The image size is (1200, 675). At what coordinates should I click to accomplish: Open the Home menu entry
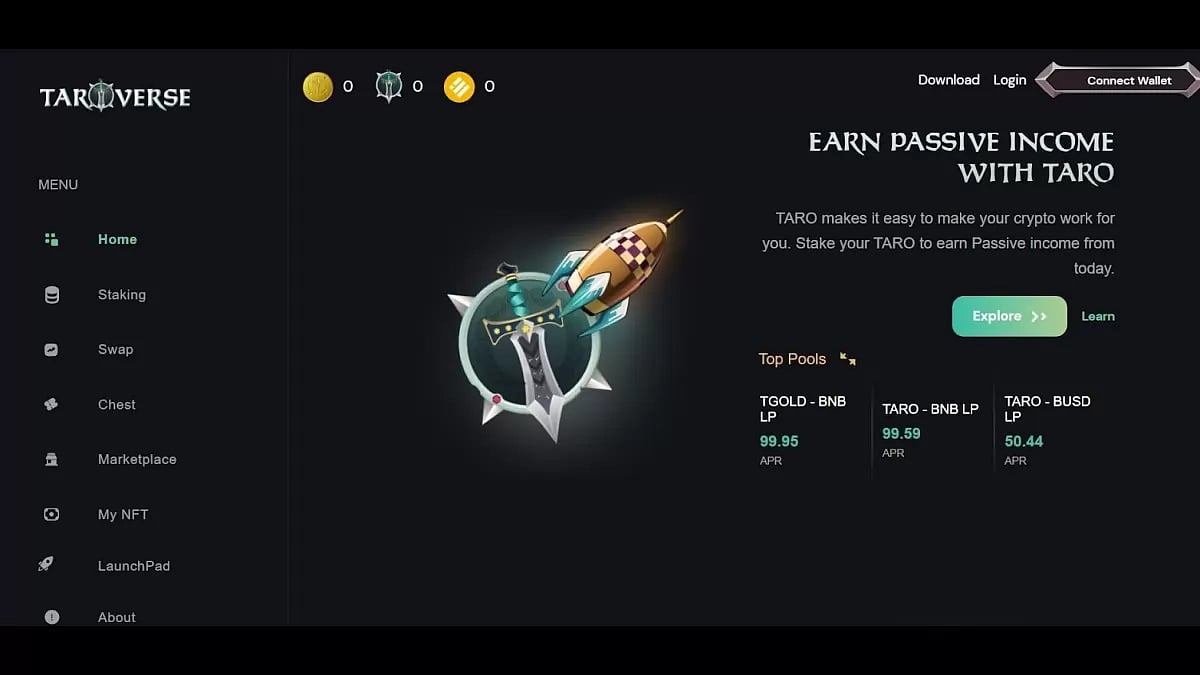click(x=117, y=240)
